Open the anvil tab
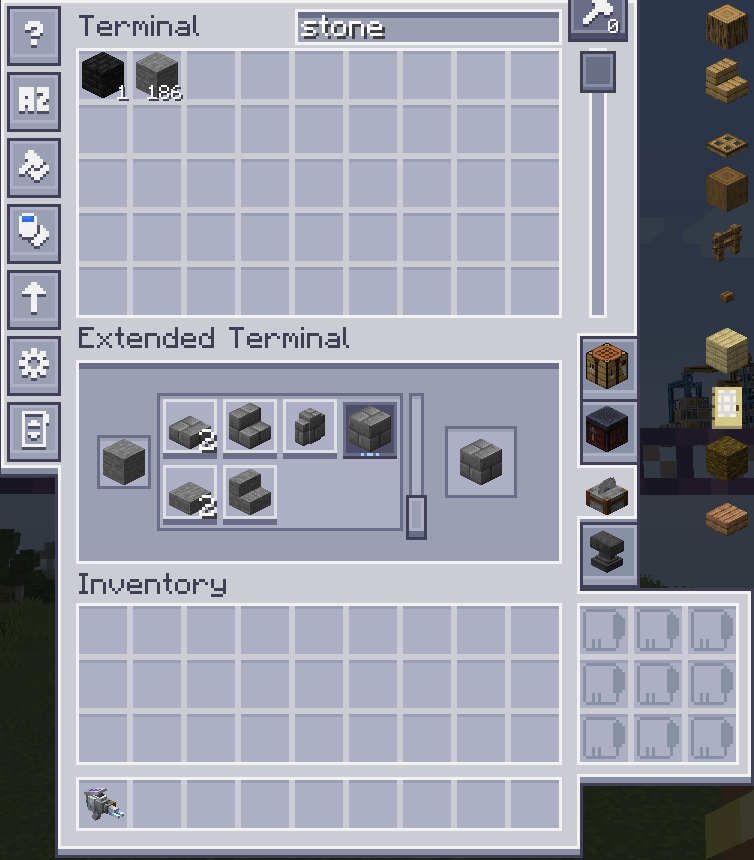Screen dimensions: 754x860 (x=607, y=553)
